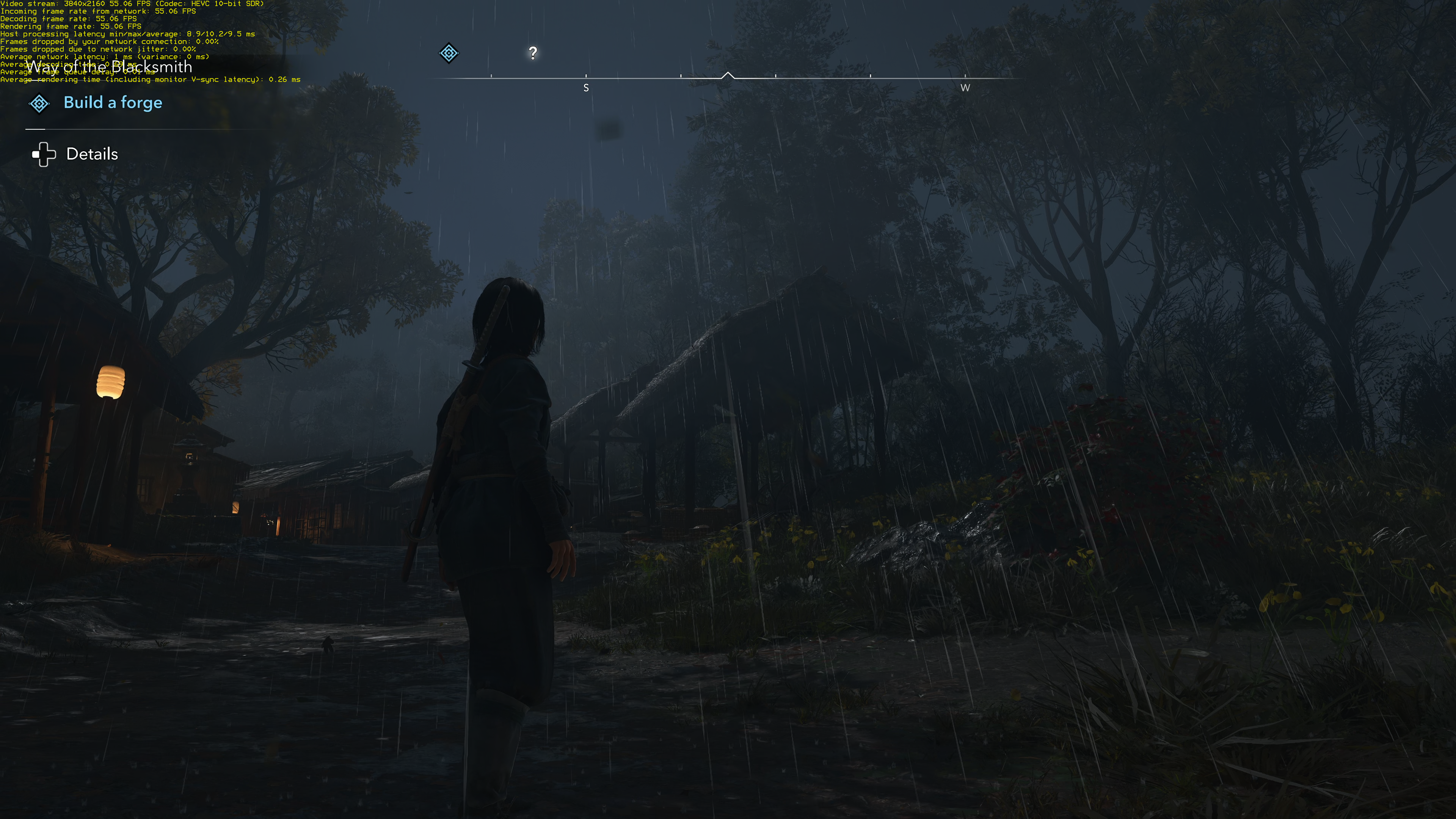Select the question mark compass marker
Screen dimensions: 1456x819
coord(532,53)
